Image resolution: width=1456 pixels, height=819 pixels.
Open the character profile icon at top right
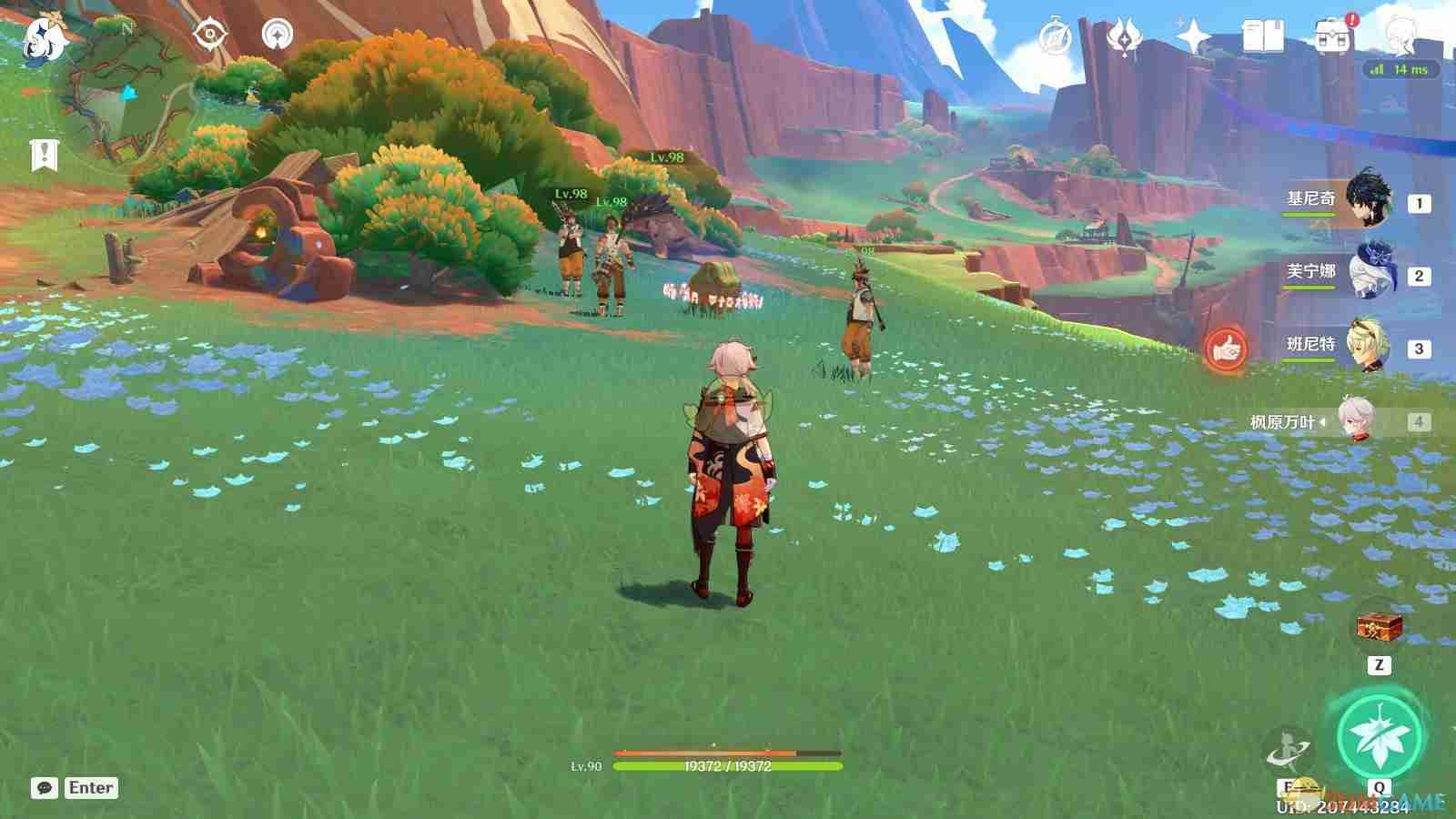(x=1399, y=36)
